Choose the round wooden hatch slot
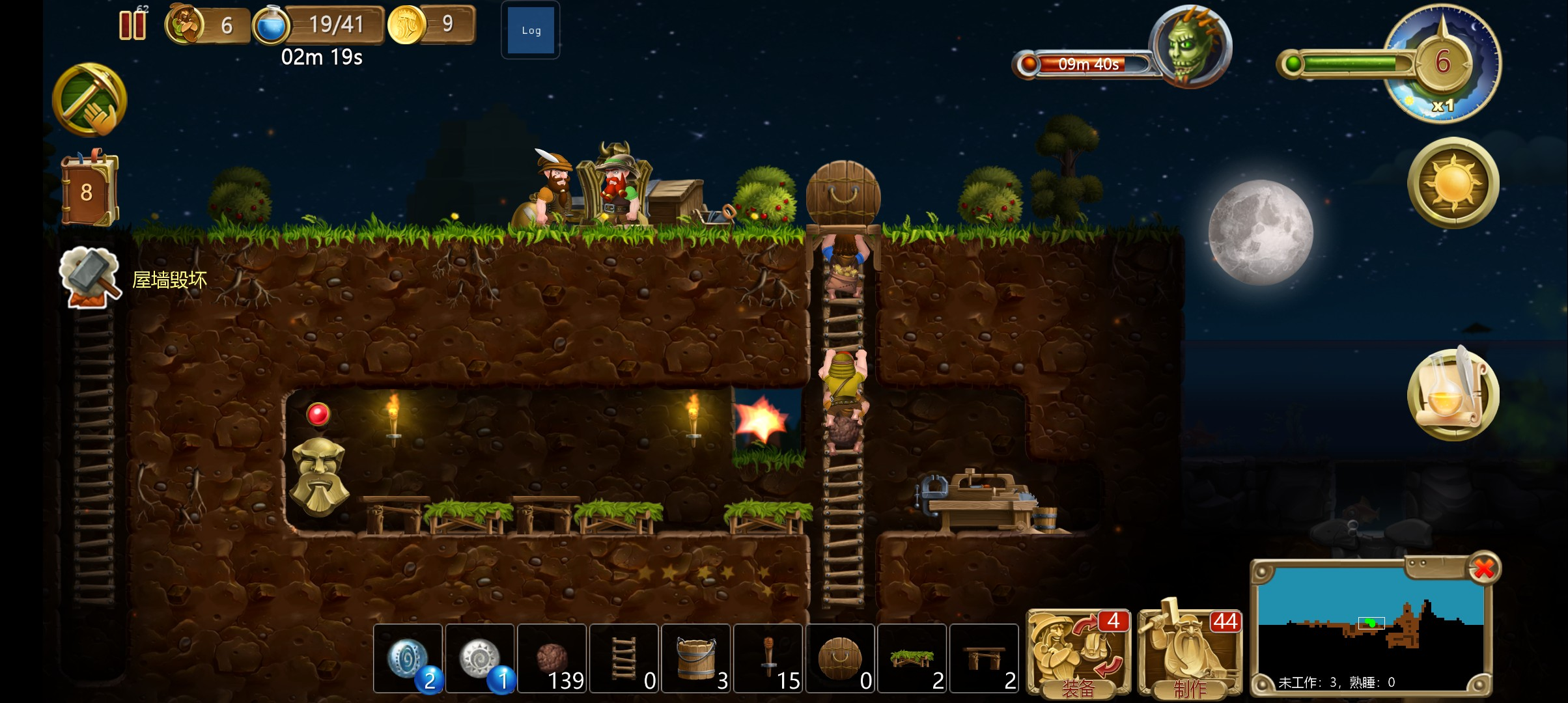The width and height of the screenshot is (1568, 703). (x=841, y=659)
